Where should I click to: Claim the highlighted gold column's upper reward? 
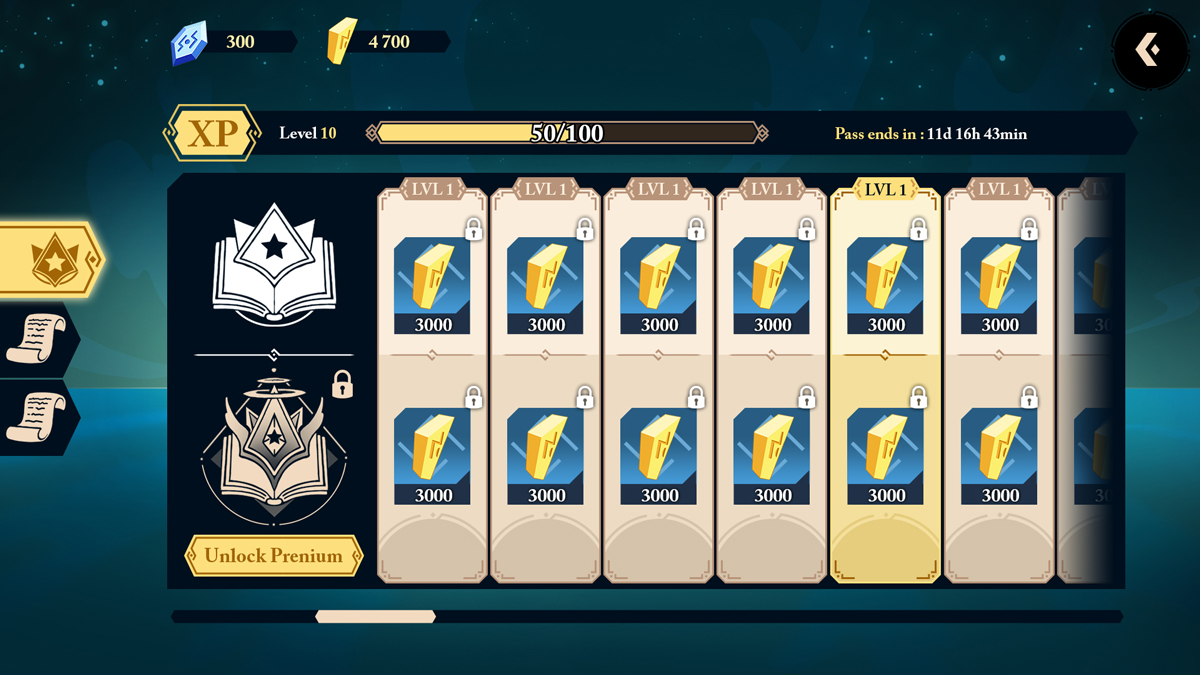885,285
